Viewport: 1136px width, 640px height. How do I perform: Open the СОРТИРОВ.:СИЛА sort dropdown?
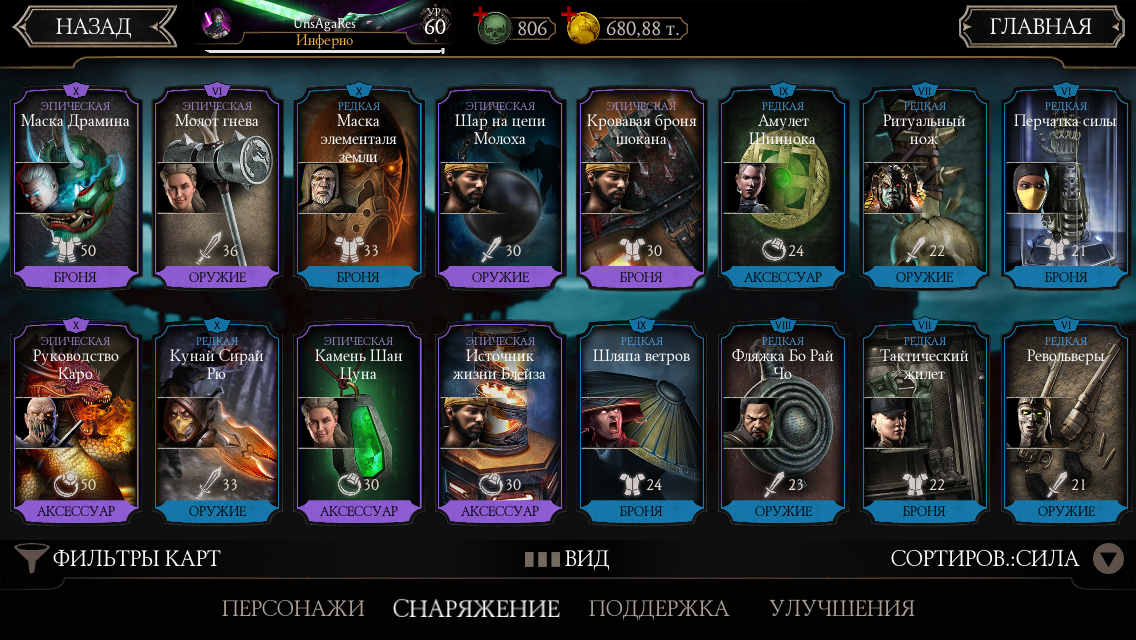point(1005,558)
